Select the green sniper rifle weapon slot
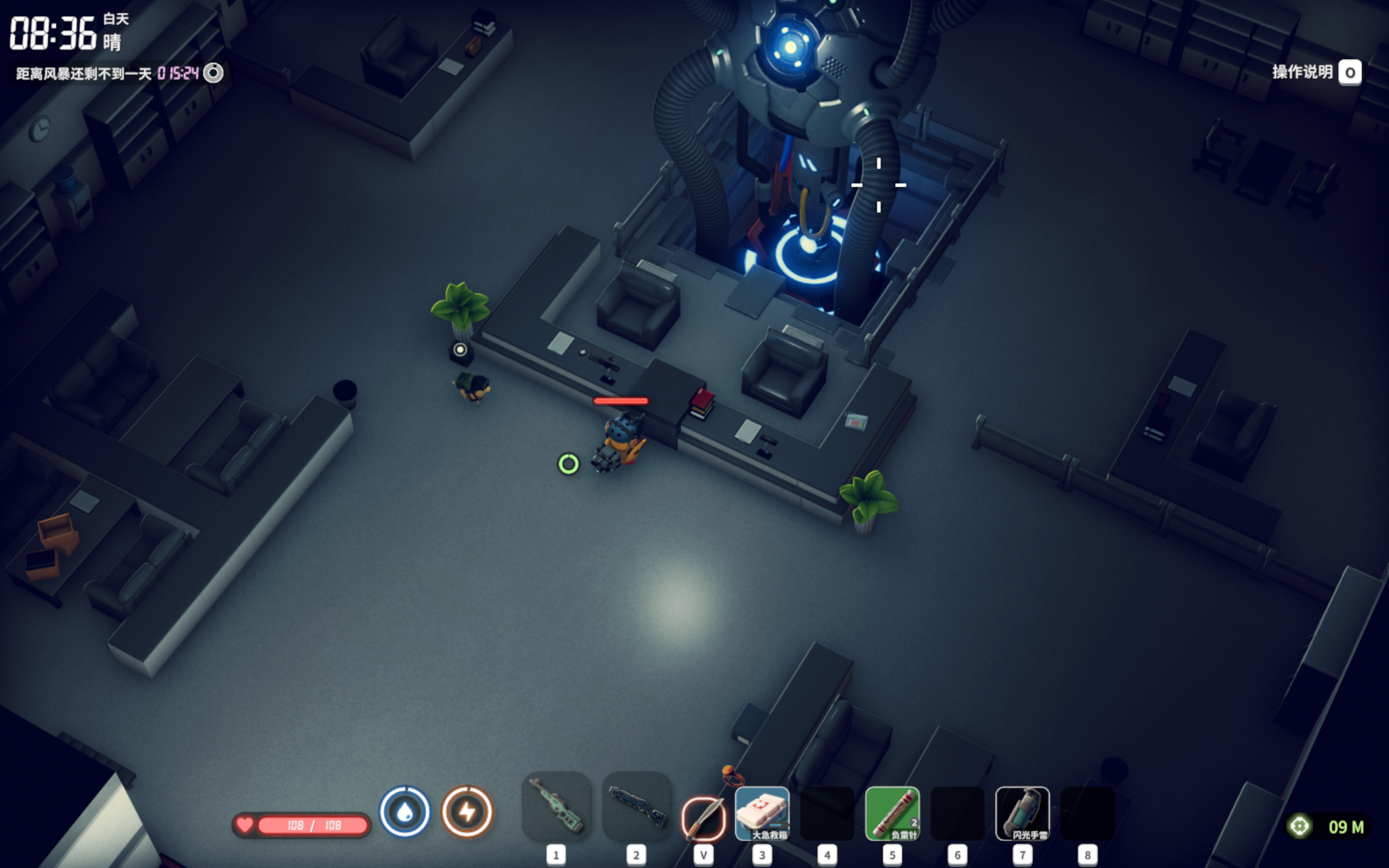Screen dimensions: 1389x868 (x=556, y=806)
